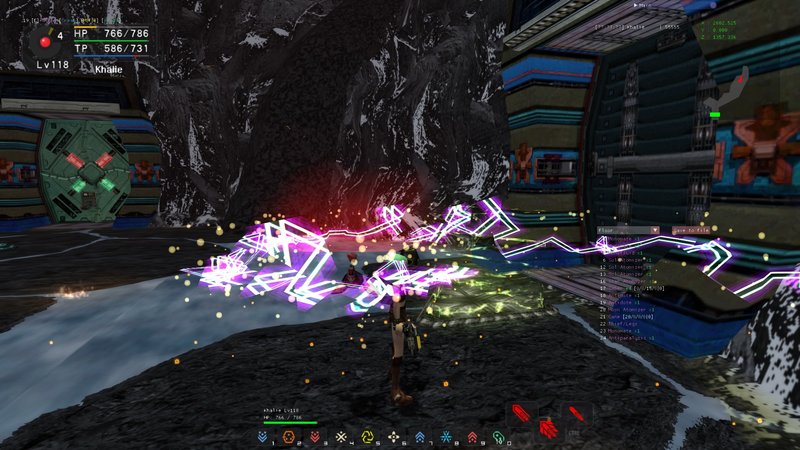
Task: Expand the collapsed Main window header
Action: click(640, 5)
